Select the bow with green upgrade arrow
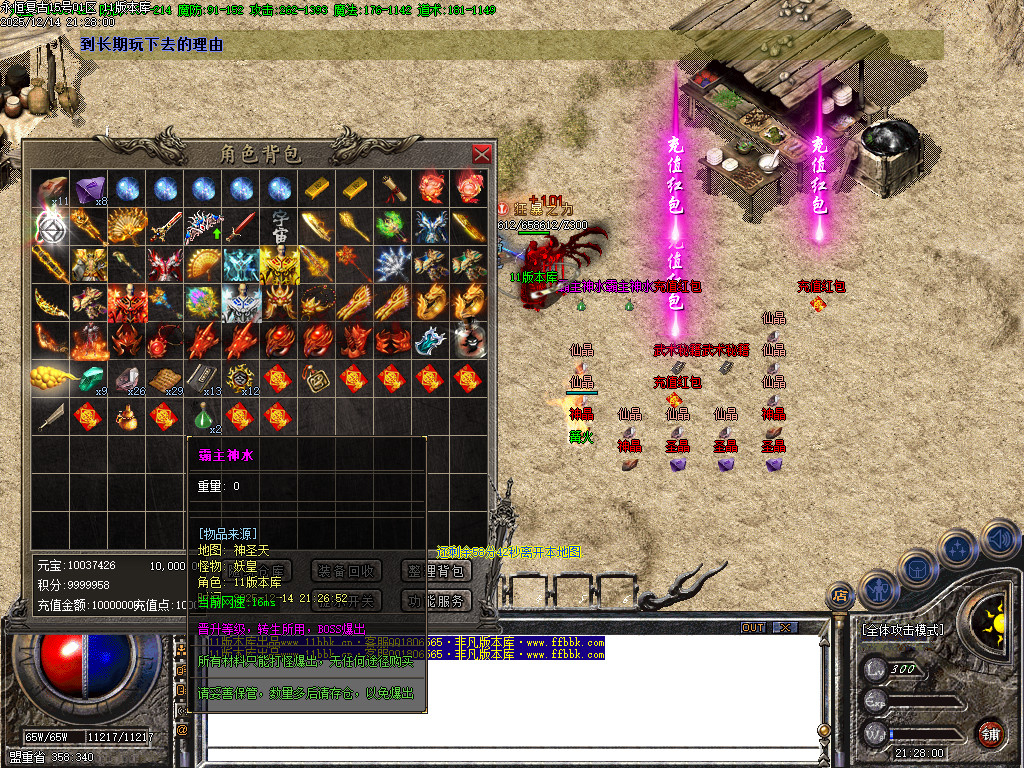The width and height of the screenshot is (1024, 768). [205, 226]
